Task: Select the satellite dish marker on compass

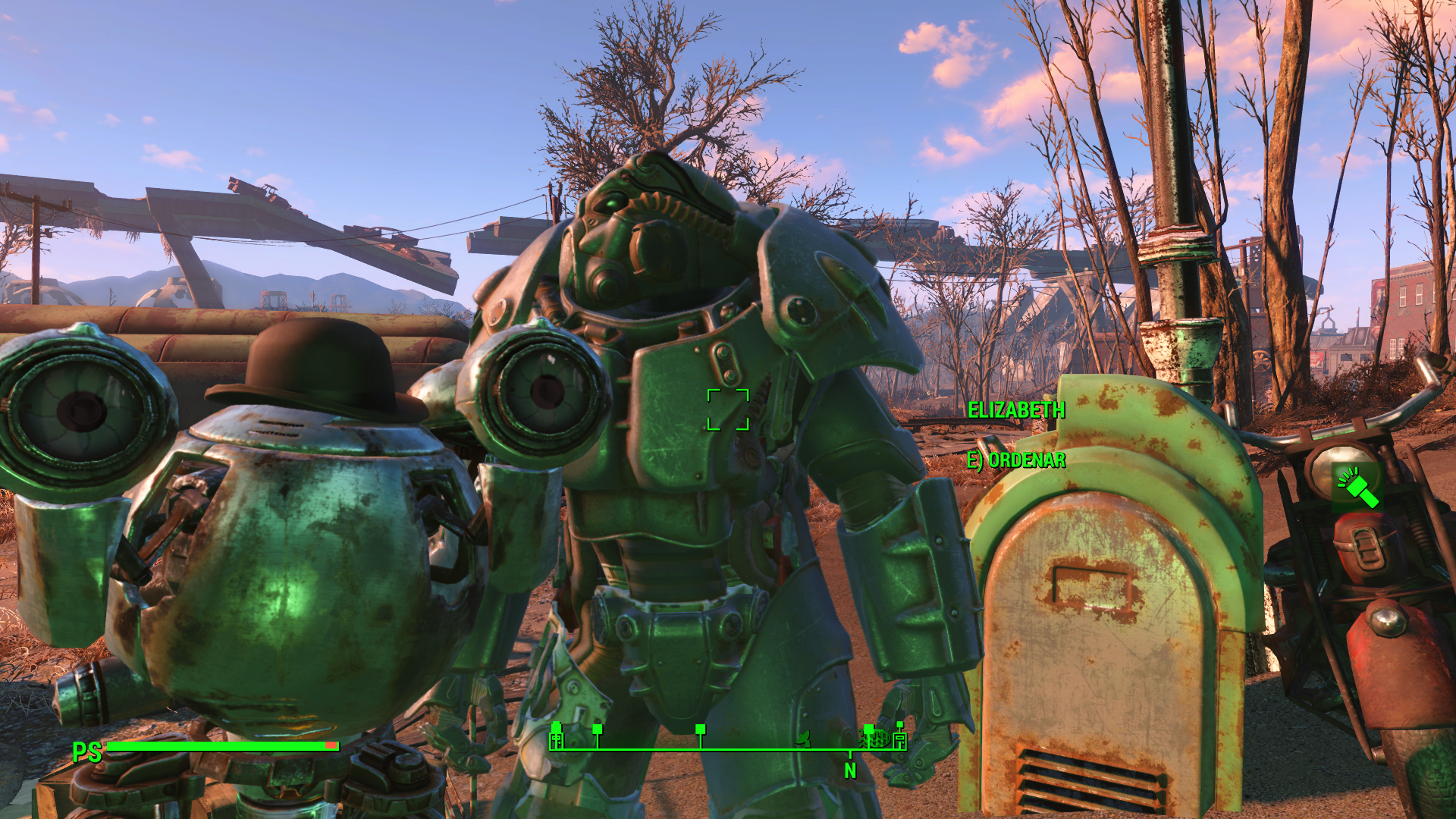Action: (x=804, y=736)
